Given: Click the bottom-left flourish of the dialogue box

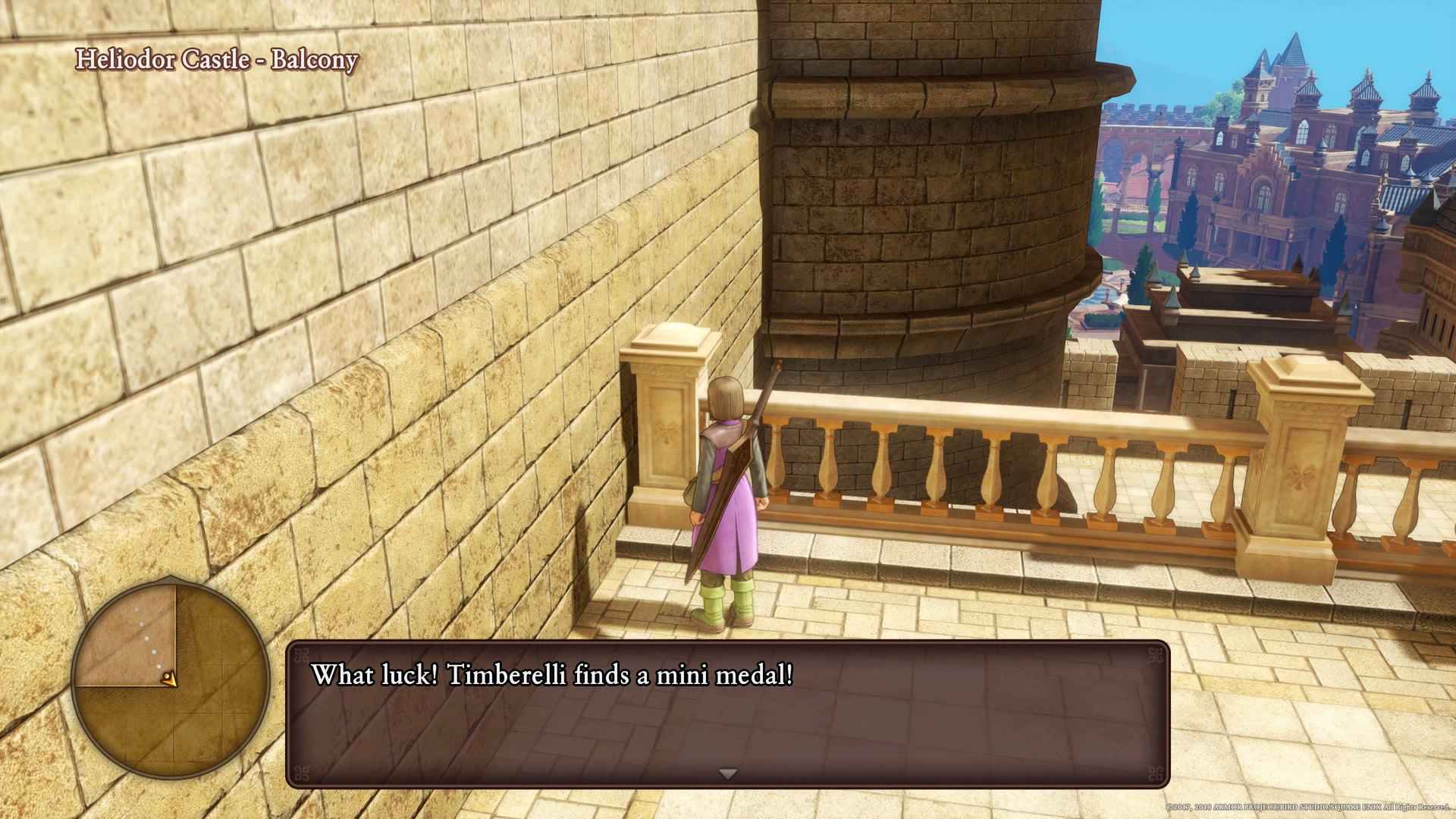Looking at the screenshot, I should (x=303, y=772).
